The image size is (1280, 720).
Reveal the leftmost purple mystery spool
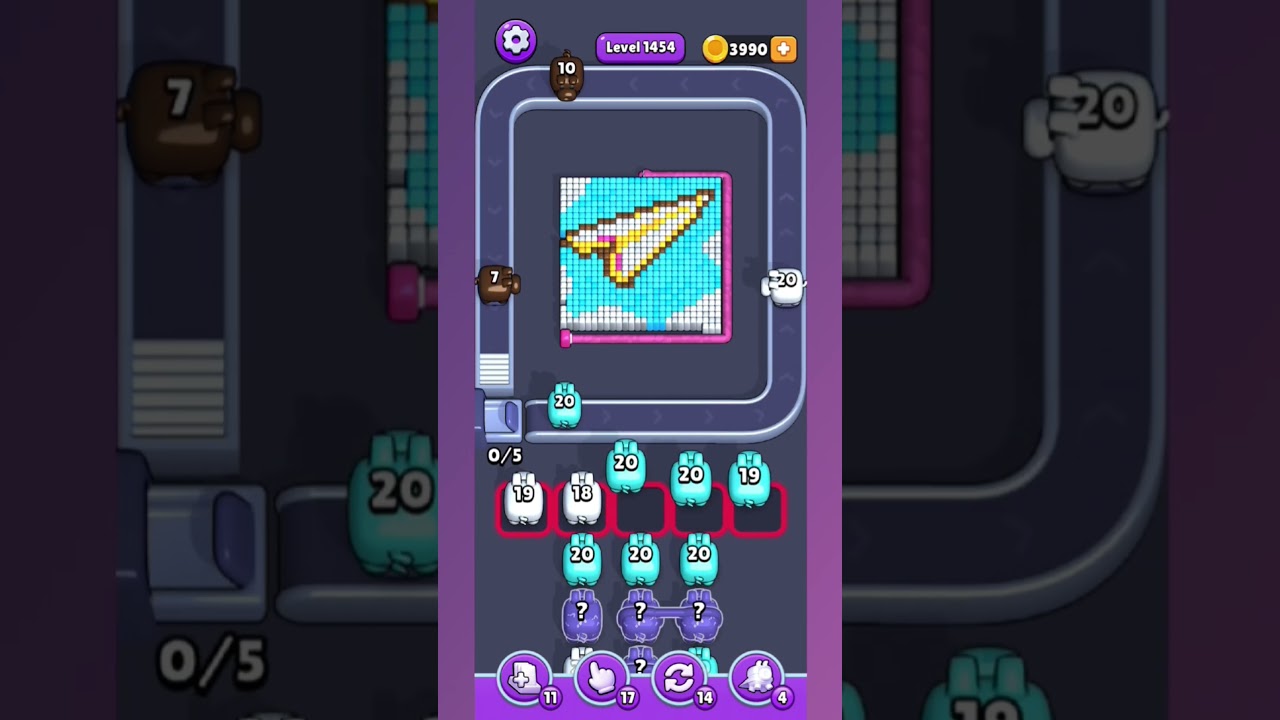(581, 614)
